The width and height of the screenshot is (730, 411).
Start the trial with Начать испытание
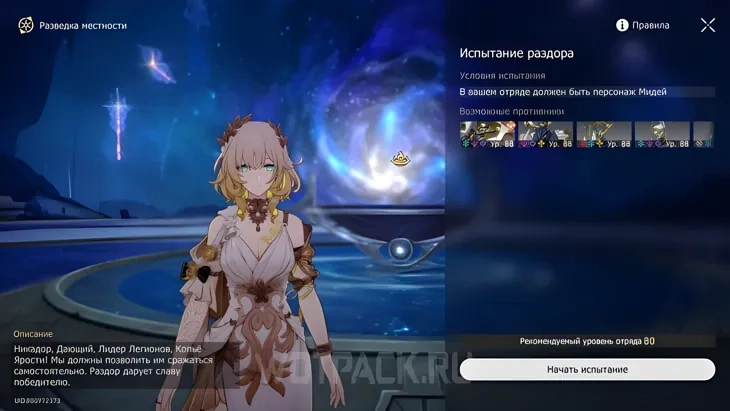587,370
